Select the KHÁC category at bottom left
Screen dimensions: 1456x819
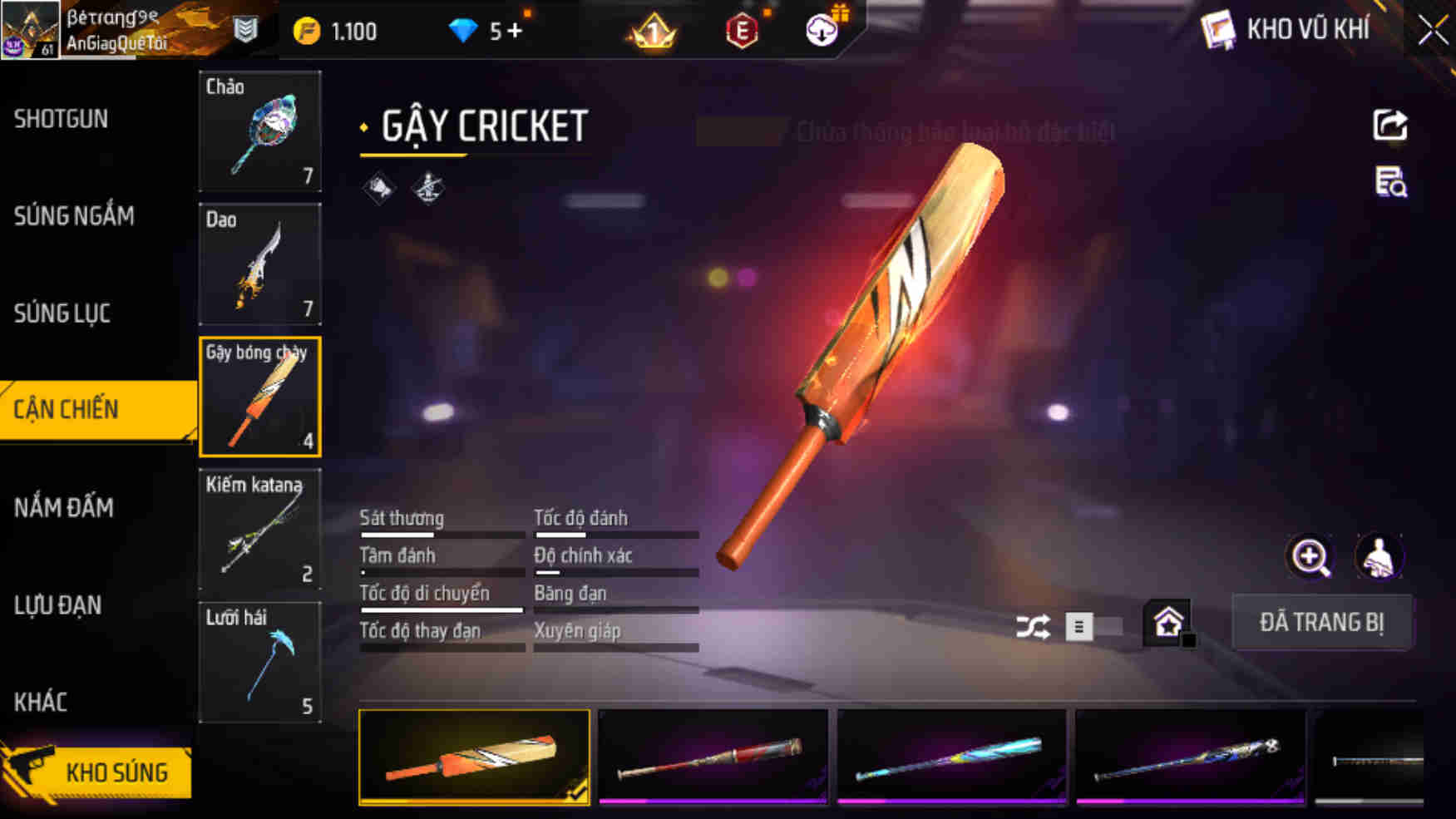(x=41, y=703)
